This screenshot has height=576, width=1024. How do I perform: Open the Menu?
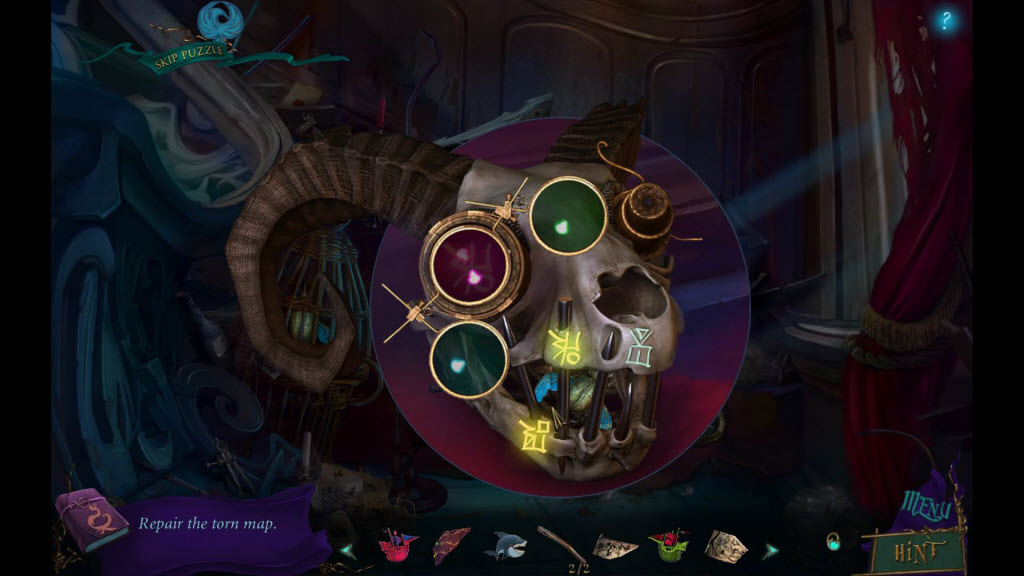point(926,507)
